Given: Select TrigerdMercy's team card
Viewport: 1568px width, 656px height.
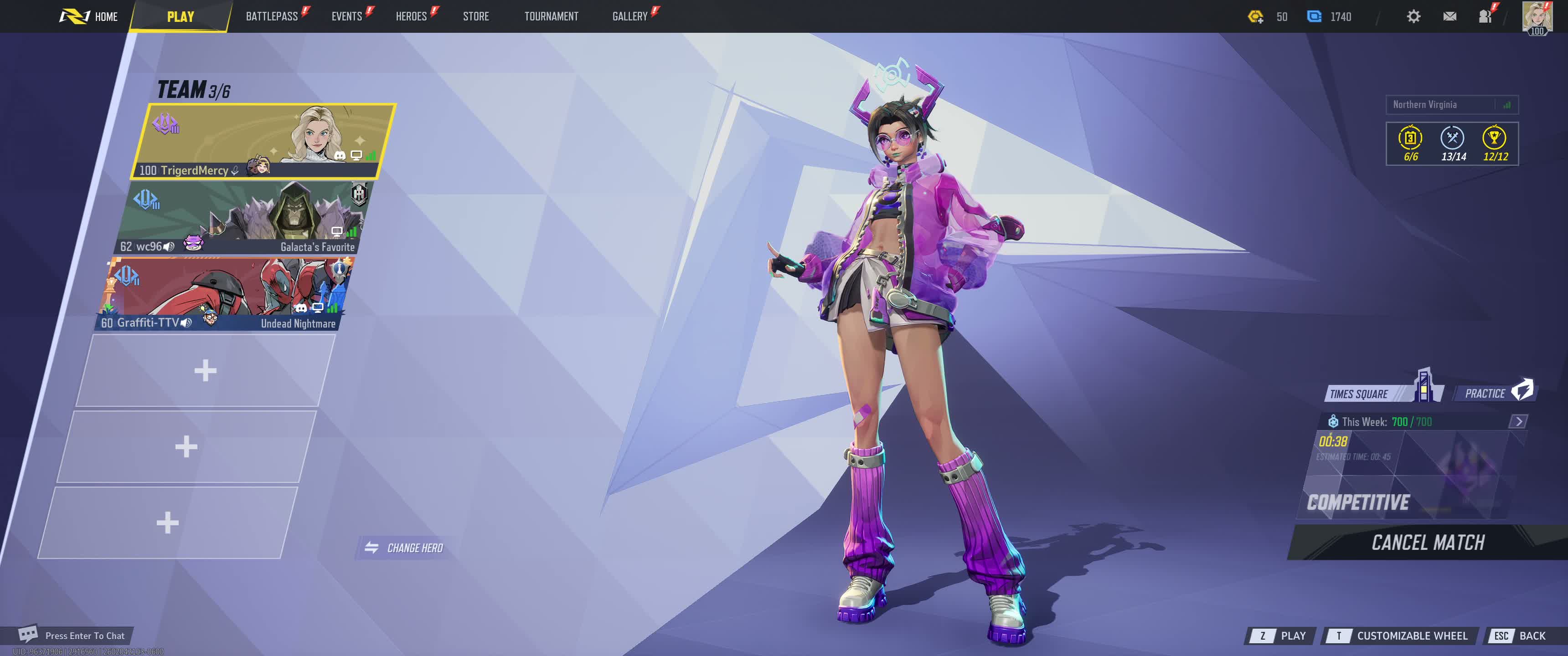Looking at the screenshot, I should tap(263, 141).
